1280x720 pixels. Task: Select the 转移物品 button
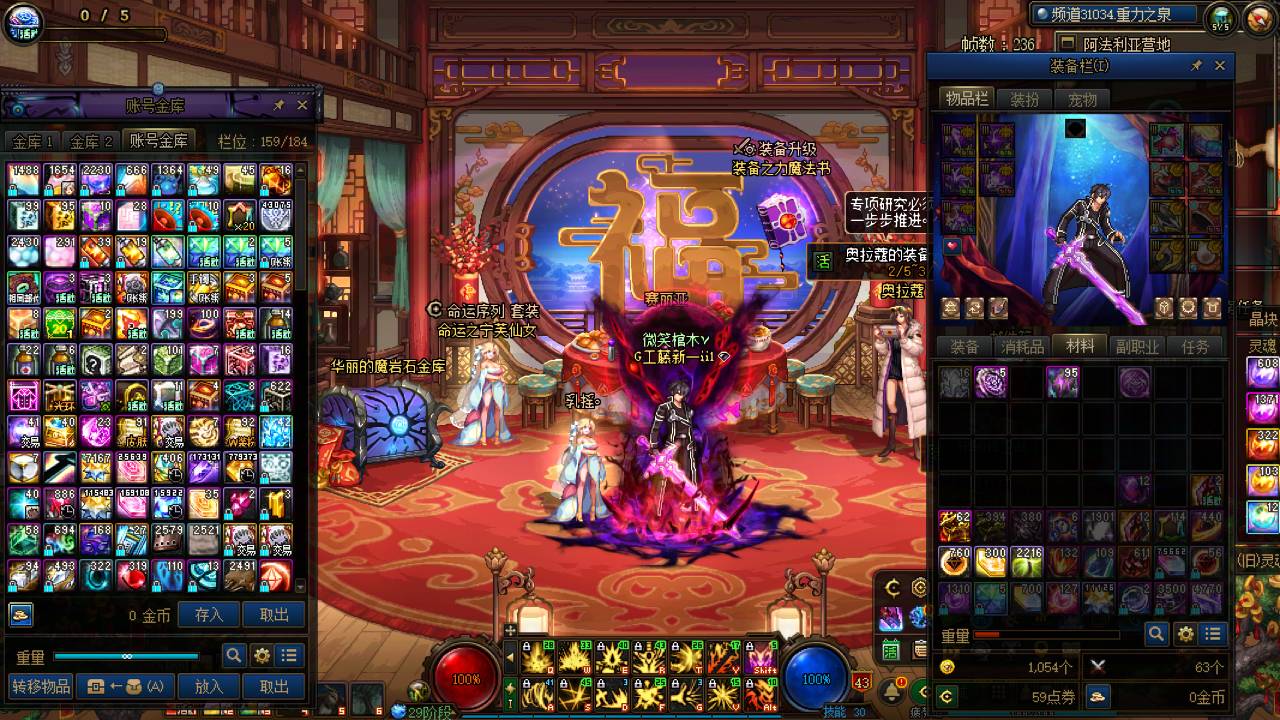(41, 686)
